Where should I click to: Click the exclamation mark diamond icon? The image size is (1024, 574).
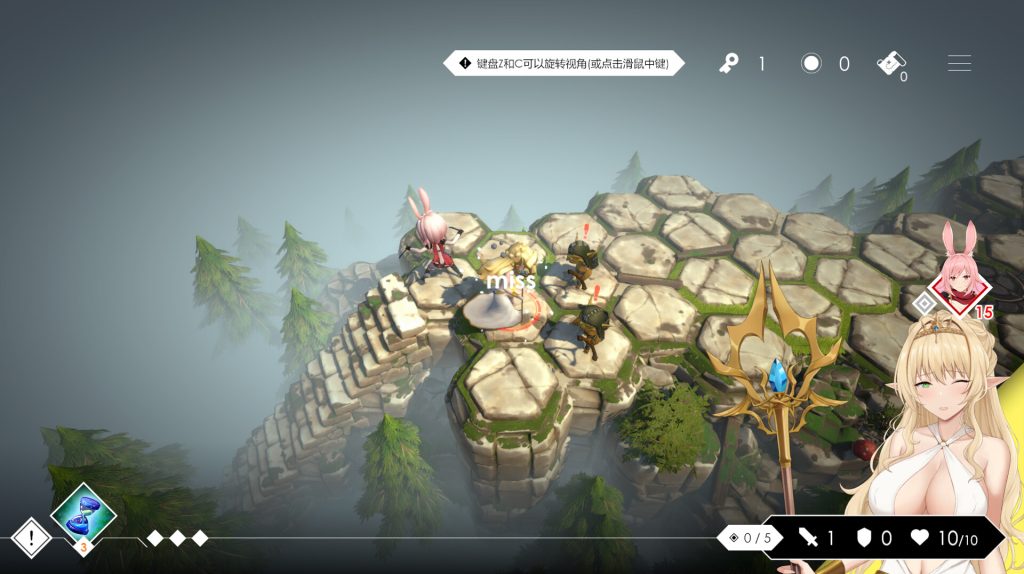[x=31, y=538]
